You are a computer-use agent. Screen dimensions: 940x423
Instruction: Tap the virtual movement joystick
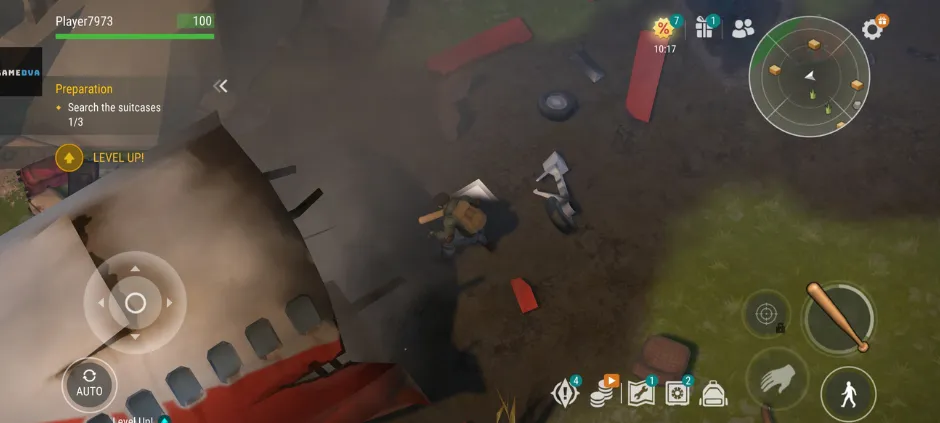(135, 302)
